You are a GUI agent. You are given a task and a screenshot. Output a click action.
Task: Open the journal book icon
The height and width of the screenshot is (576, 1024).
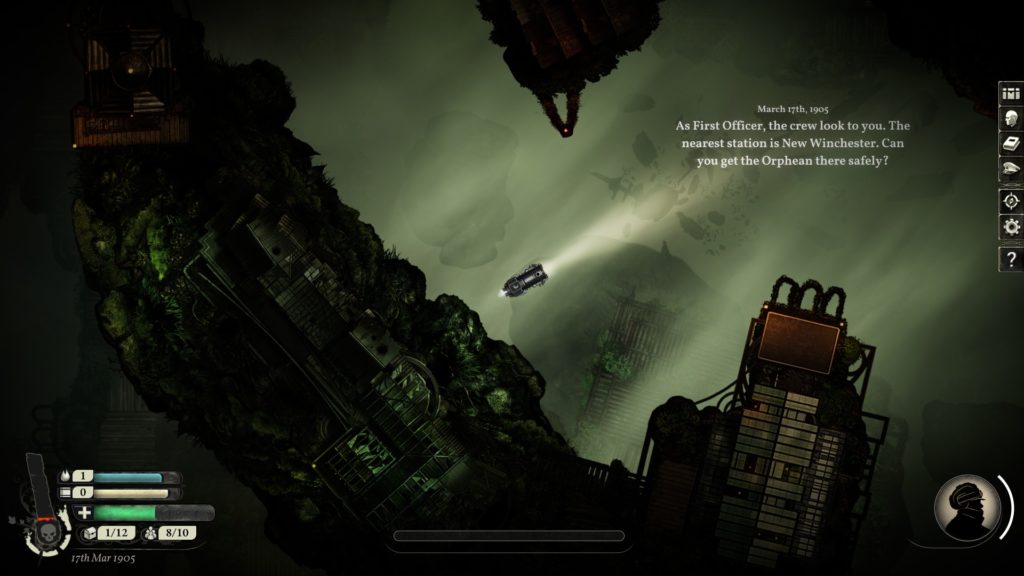click(1010, 145)
